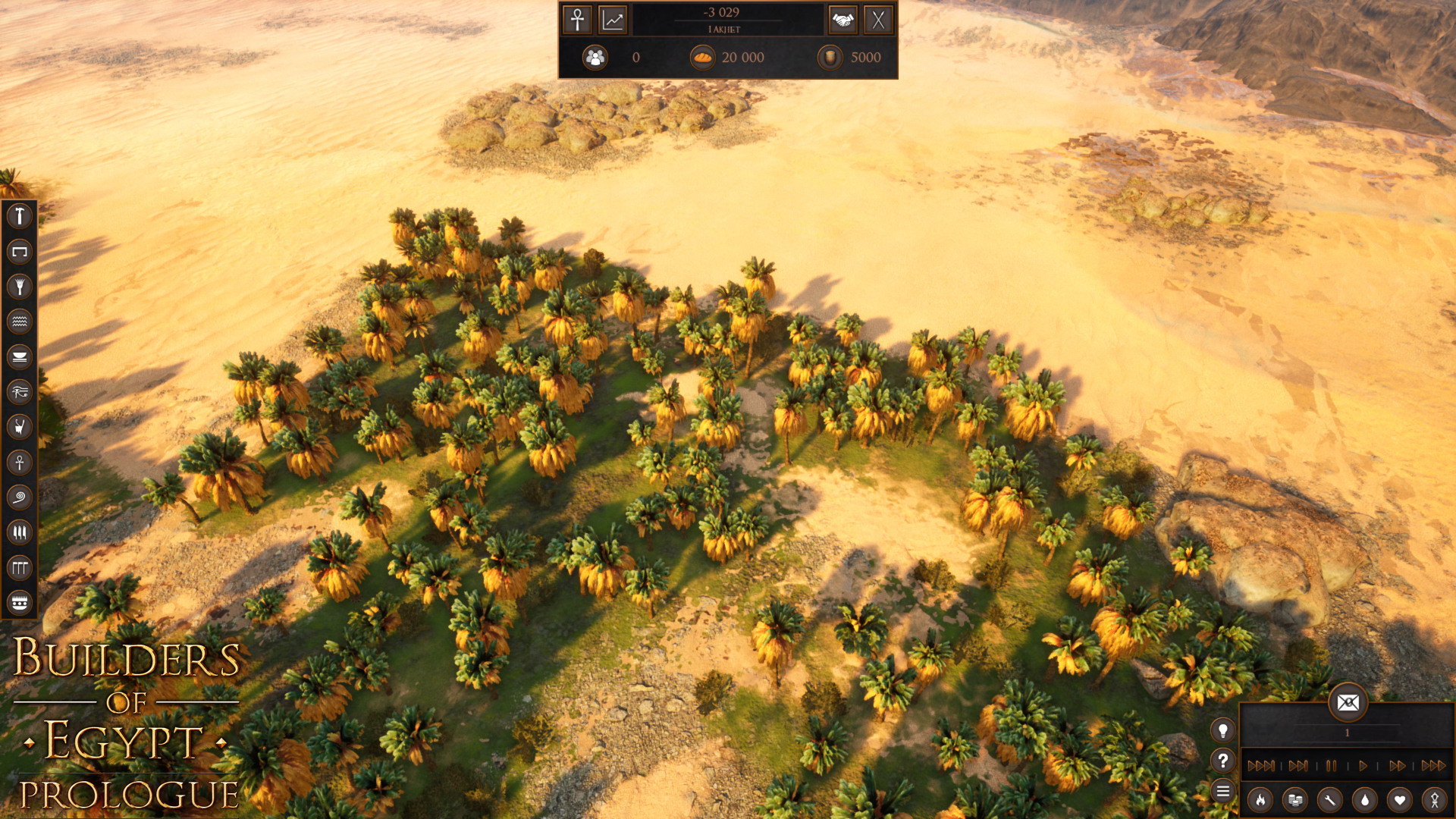
Task: Select the reeds farming category
Action: (x=20, y=287)
